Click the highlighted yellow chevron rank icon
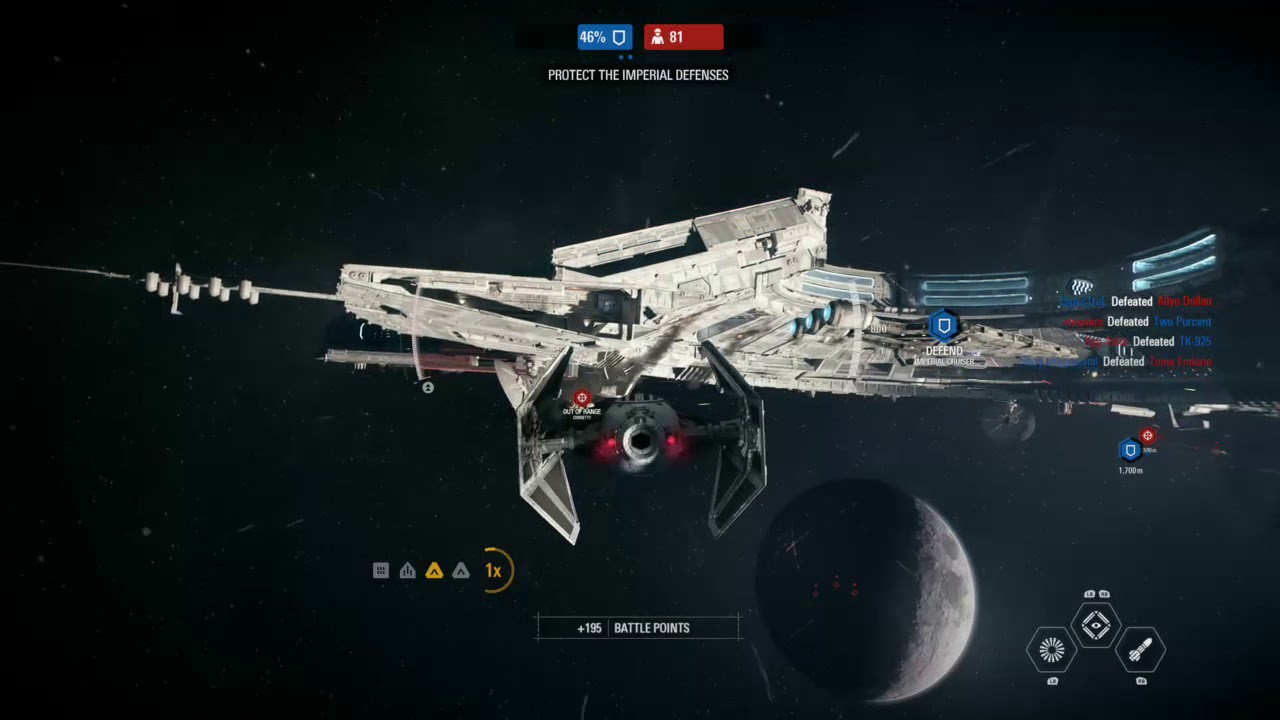 [434, 571]
